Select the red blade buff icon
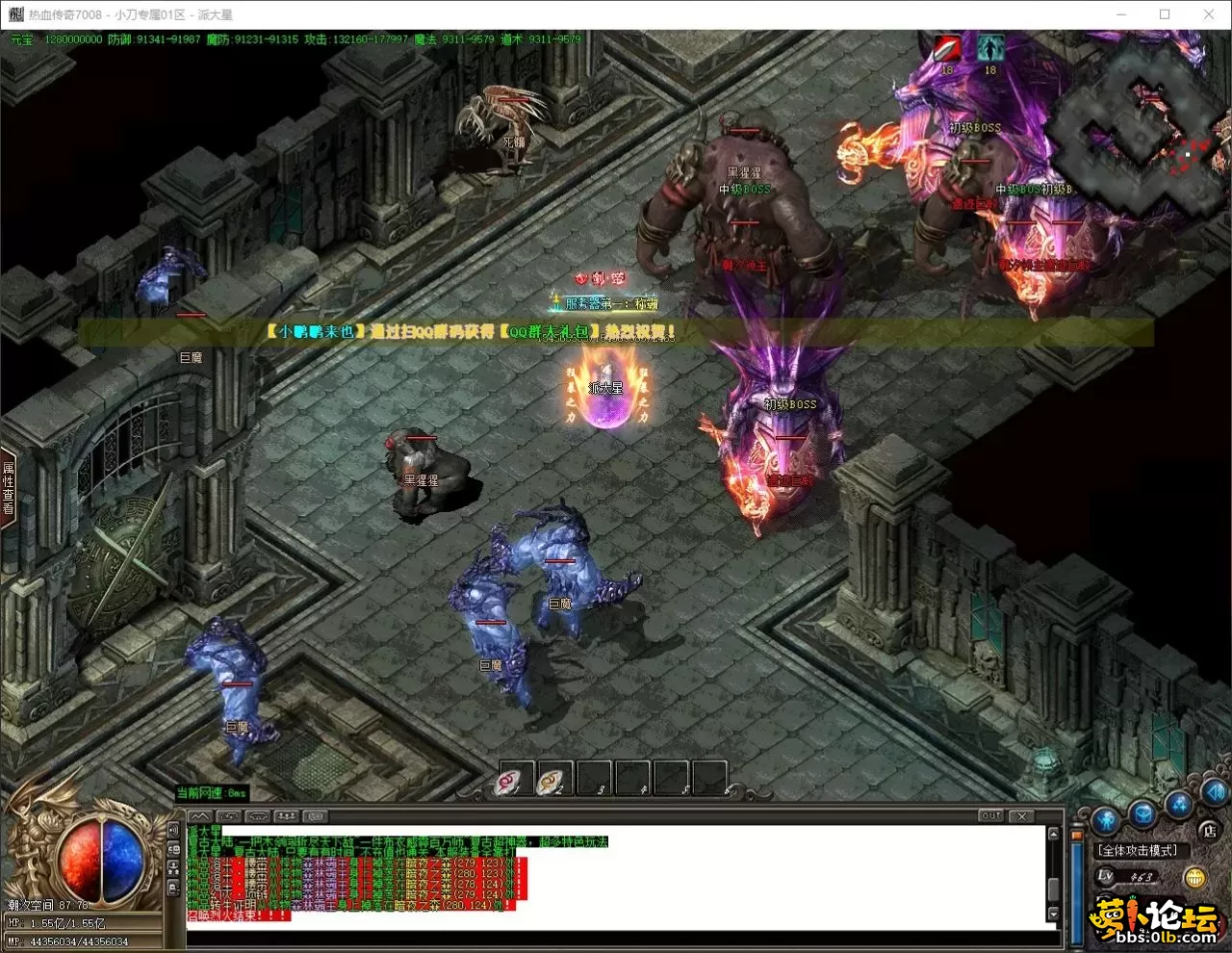 947,48
